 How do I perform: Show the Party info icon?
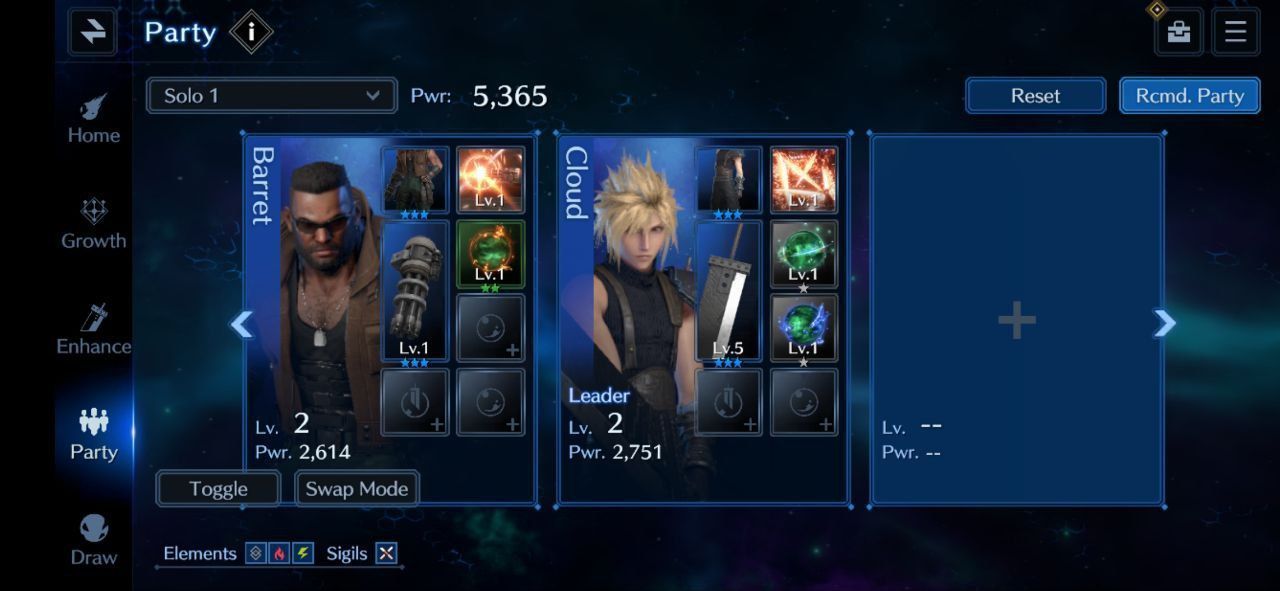(251, 33)
